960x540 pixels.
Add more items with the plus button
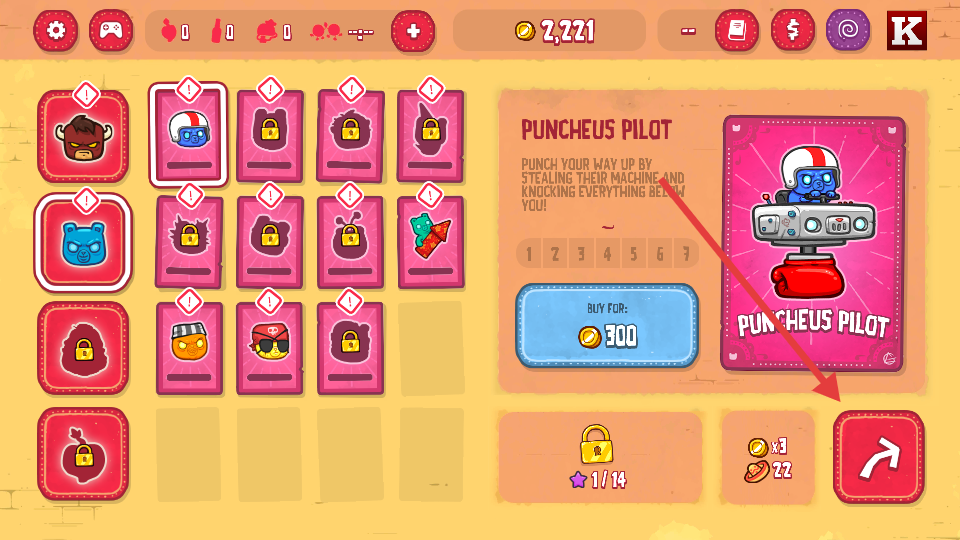[413, 31]
